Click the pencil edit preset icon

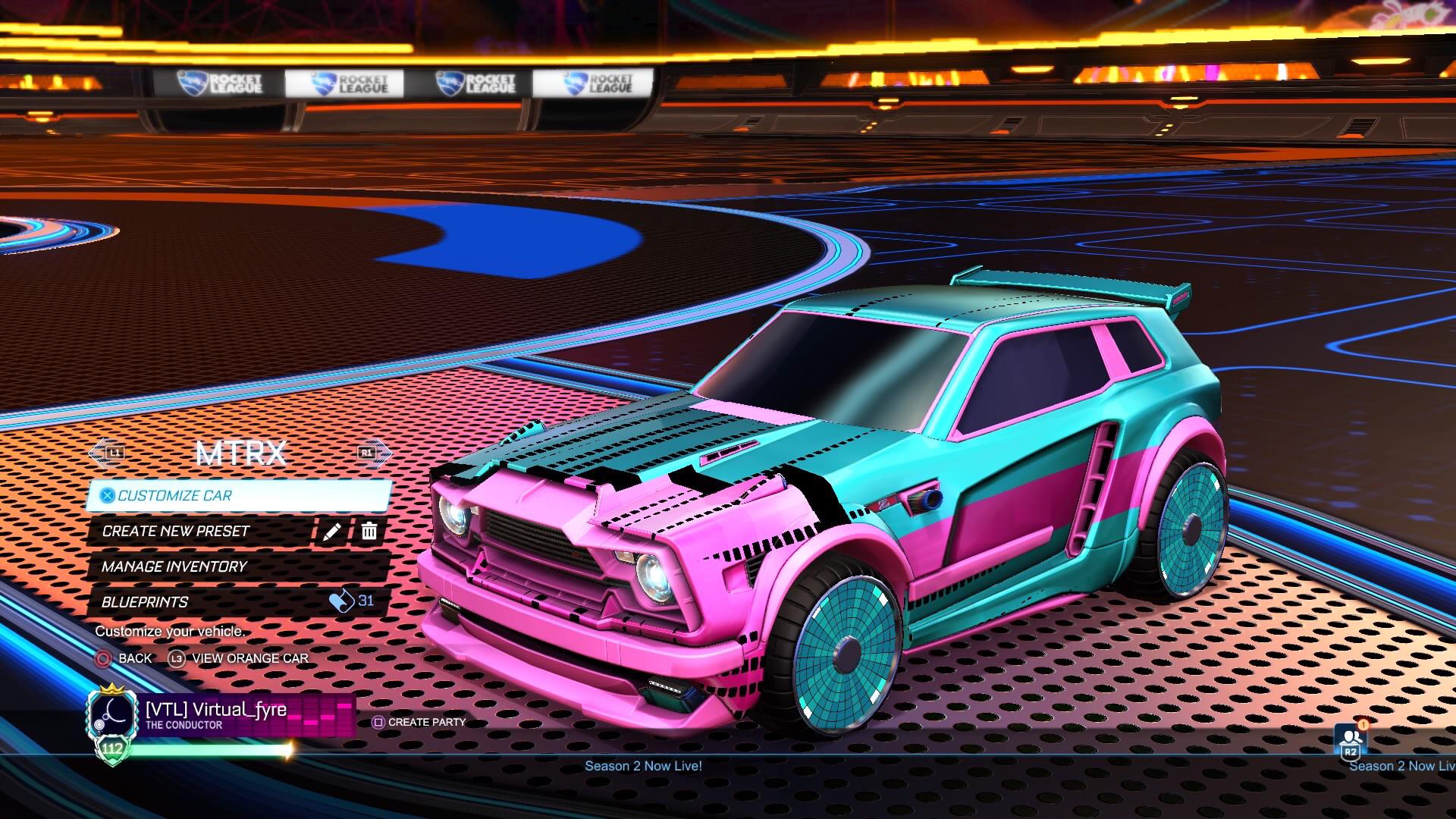[x=331, y=532]
